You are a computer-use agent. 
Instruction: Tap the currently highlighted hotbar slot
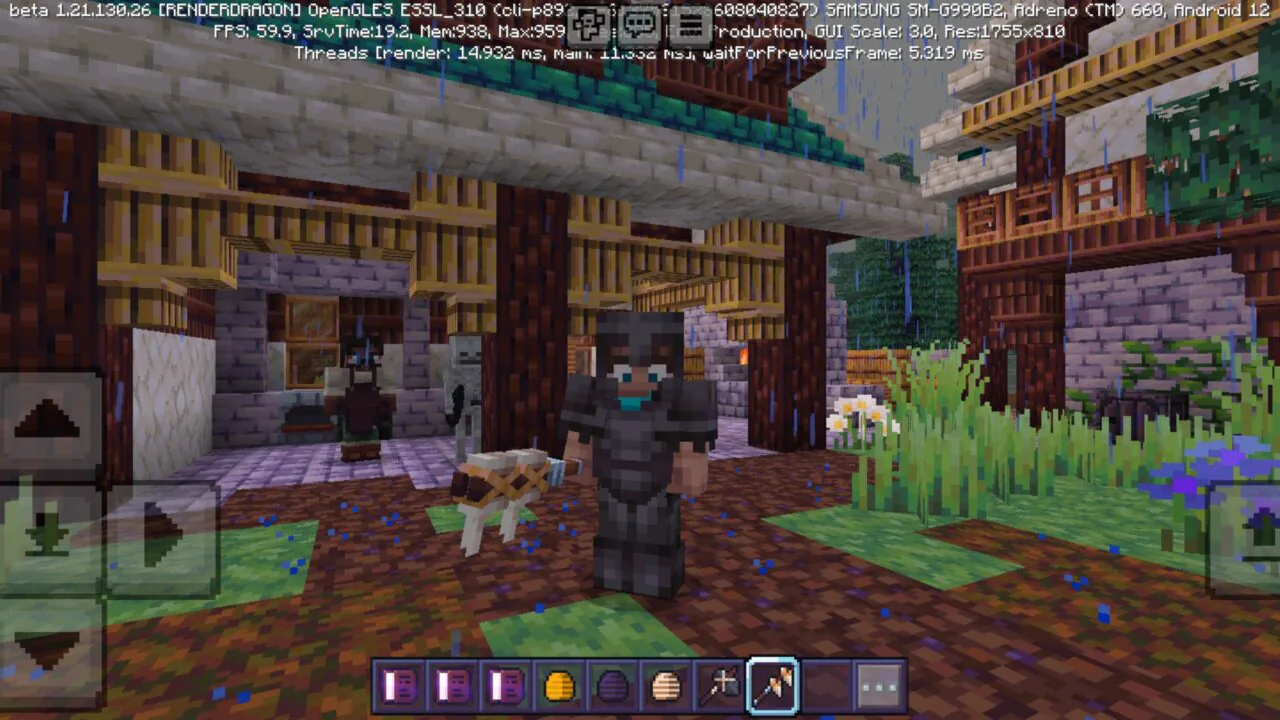point(772,684)
